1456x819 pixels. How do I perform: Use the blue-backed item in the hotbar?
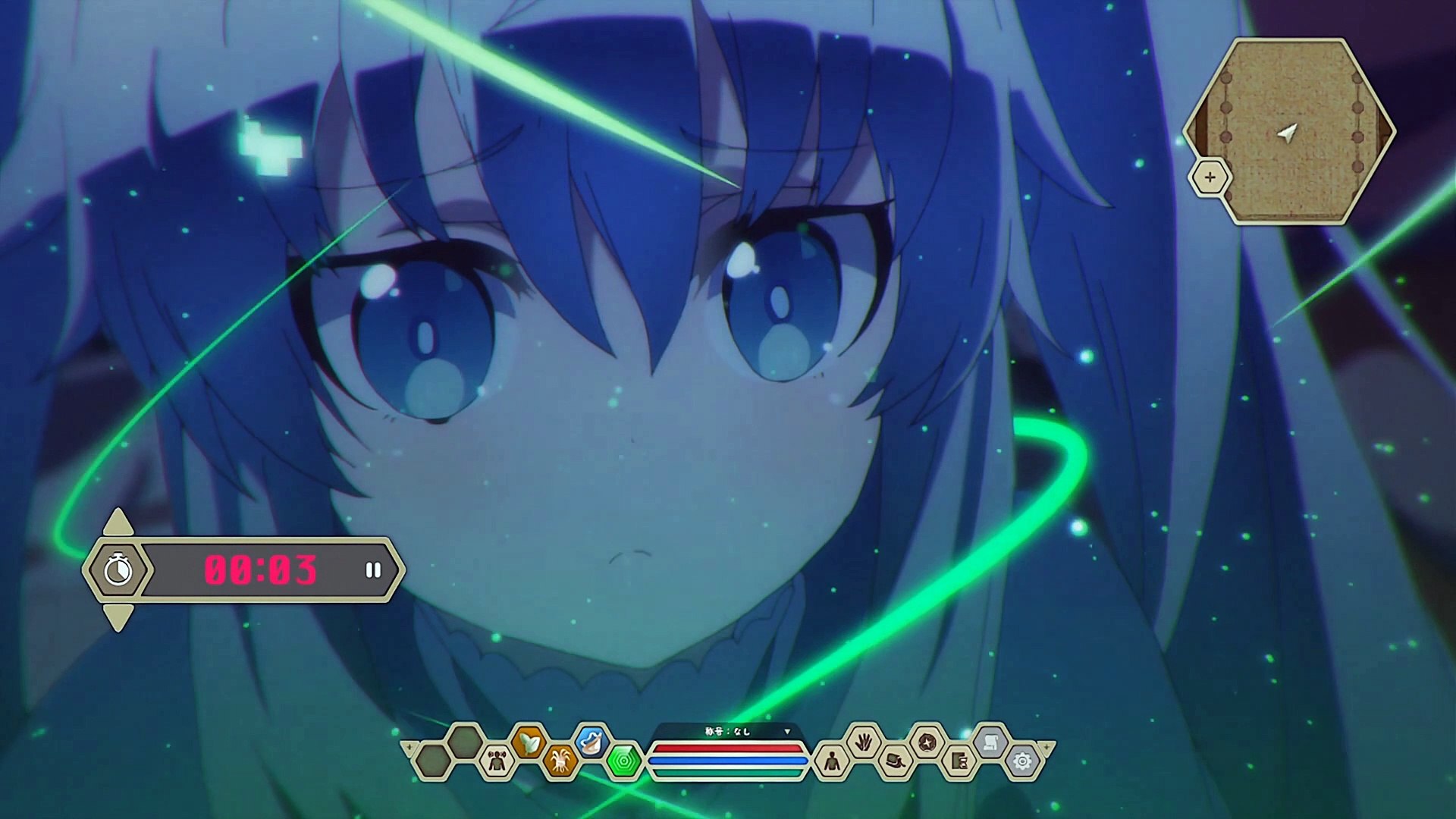pyautogui.click(x=591, y=740)
